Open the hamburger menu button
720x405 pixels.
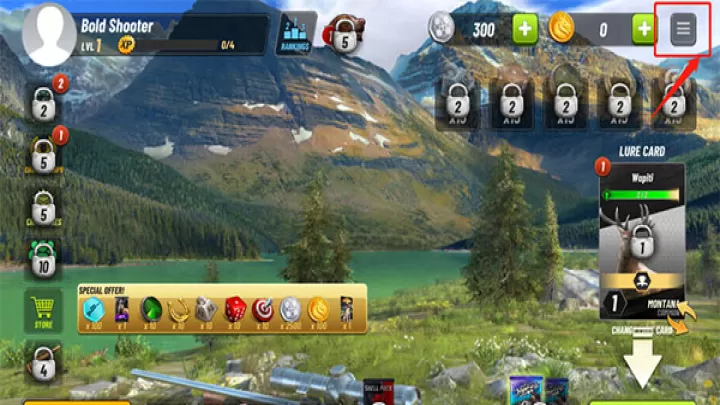click(683, 29)
